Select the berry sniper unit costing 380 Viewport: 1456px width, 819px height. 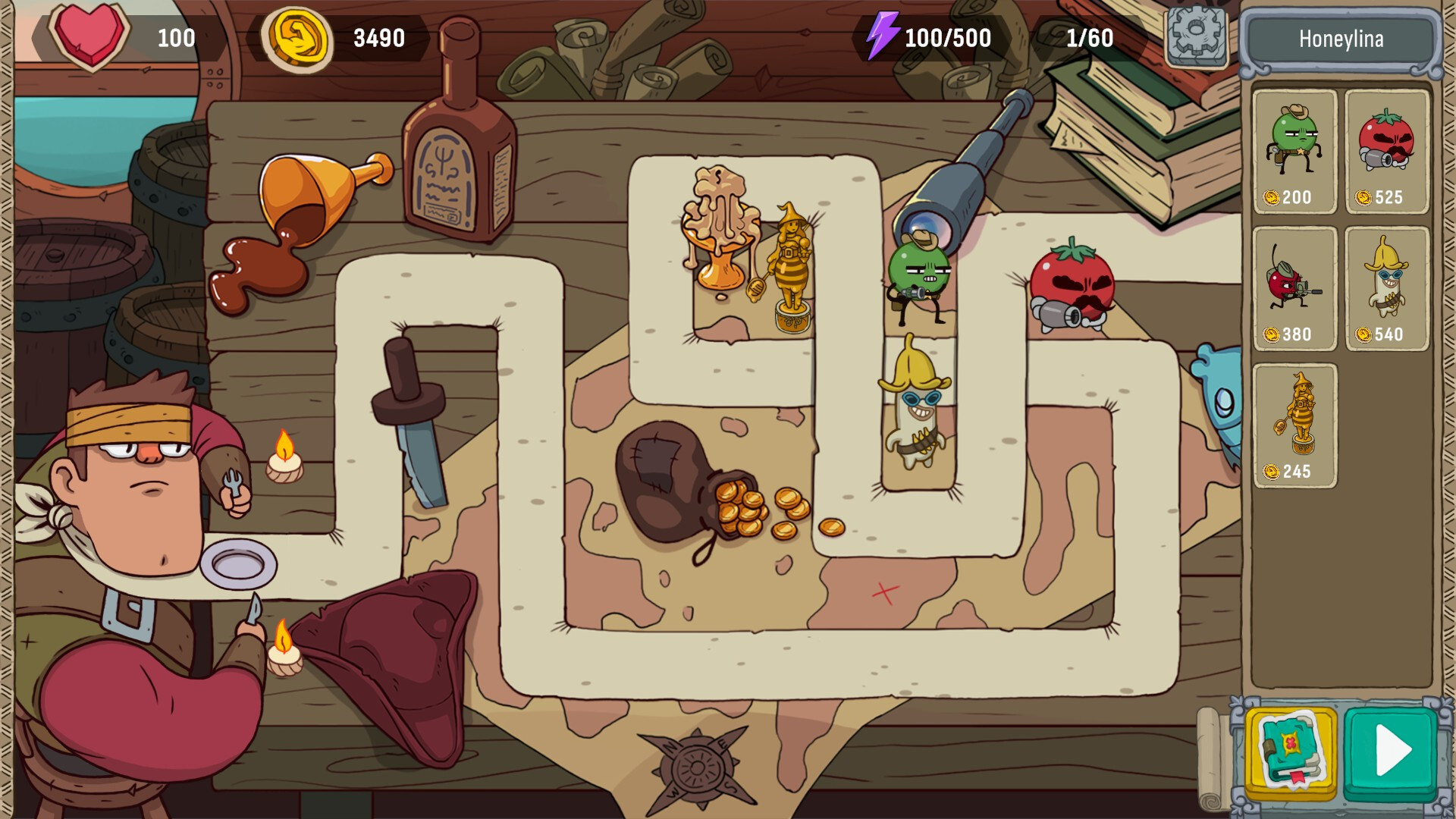tap(1294, 284)
